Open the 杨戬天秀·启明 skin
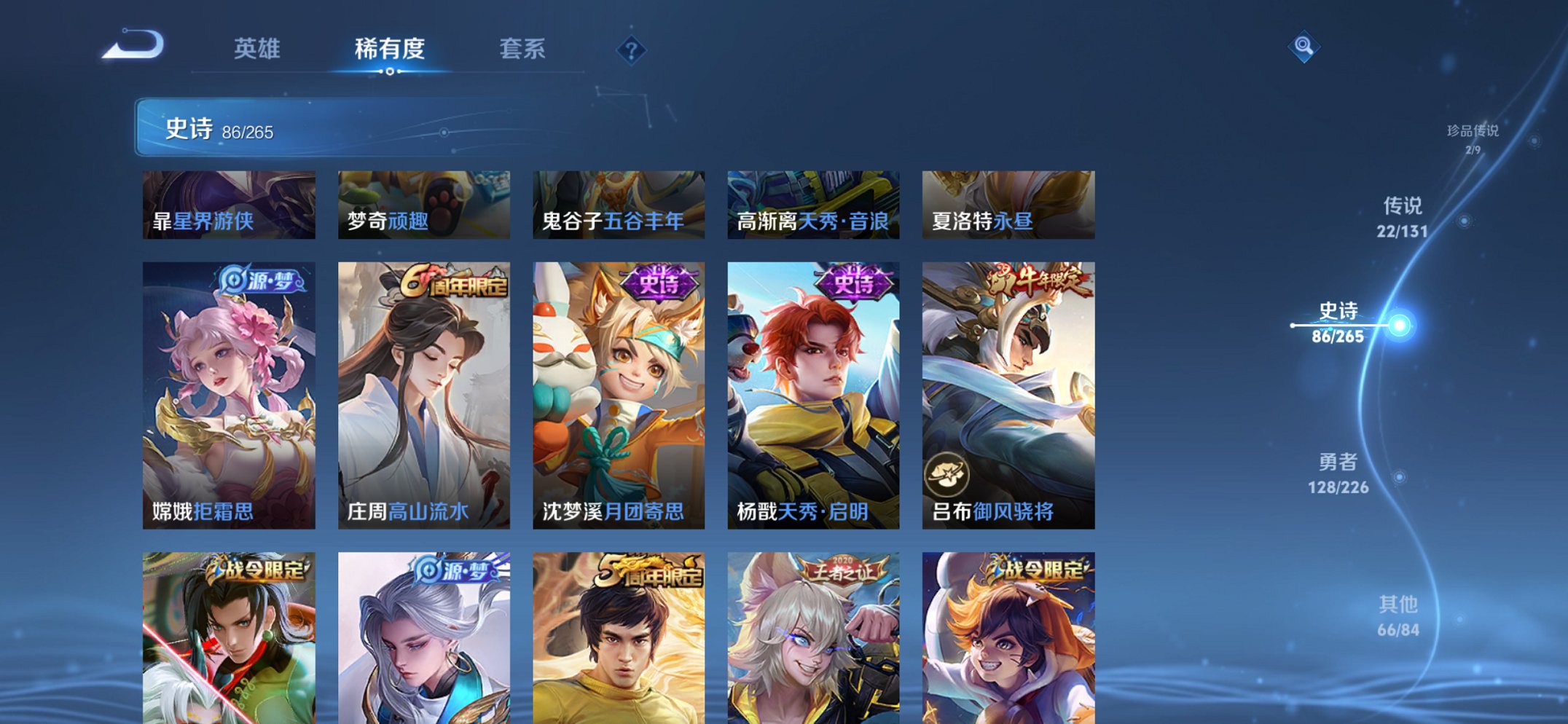This screenshot has width=1568, height=724. [x=813, y=393]
